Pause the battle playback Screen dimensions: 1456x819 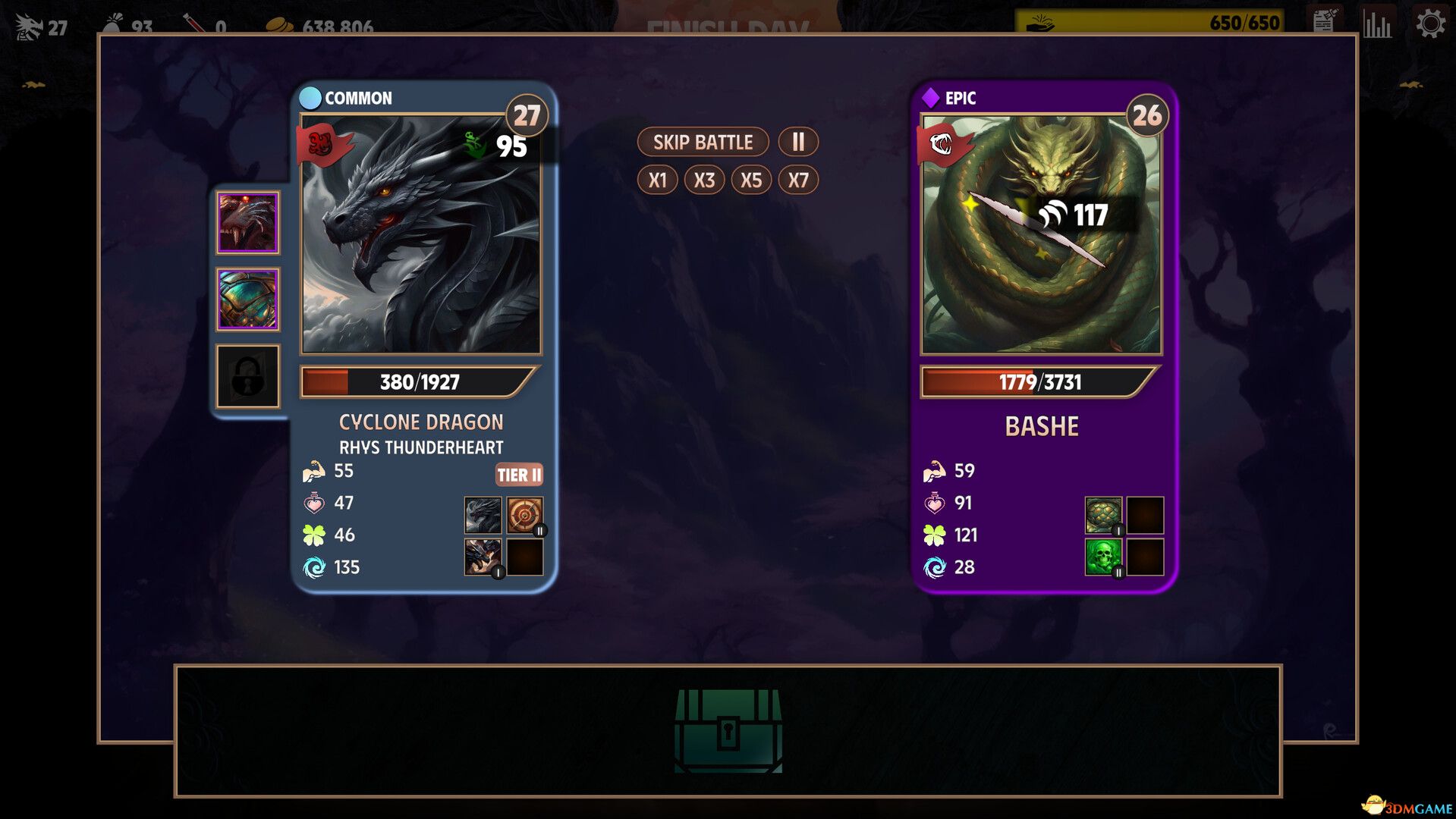(x=798, y=142)
